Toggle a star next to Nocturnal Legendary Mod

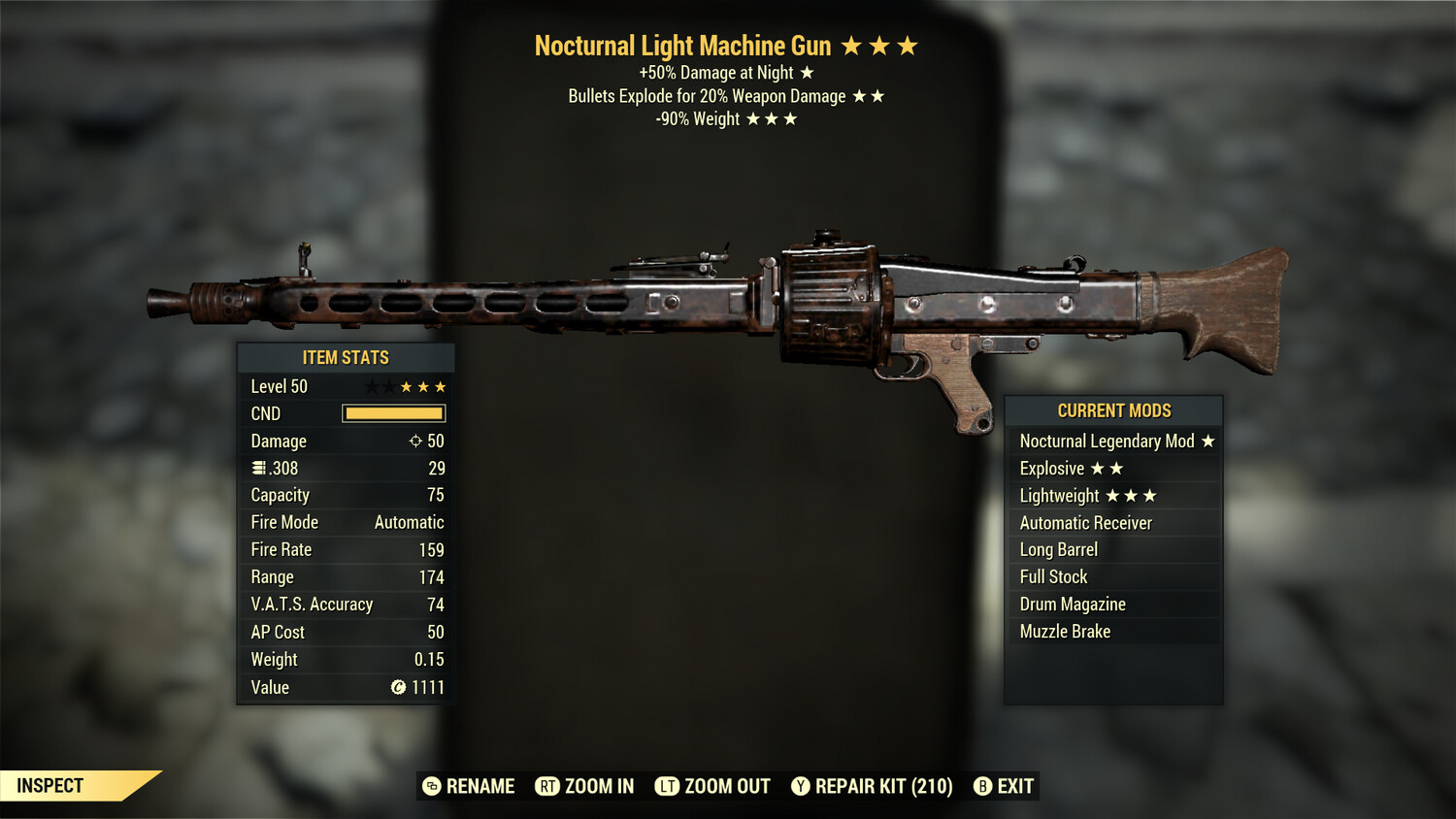(1208, 441)
